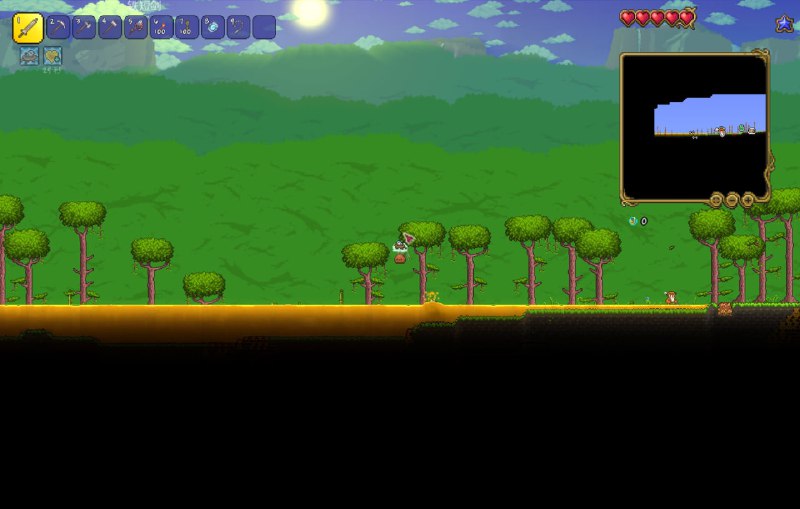Image resolution: width=800 pixels, height=509 pixels.
Task: Select the curved item in slot 9
Action: (x=238, y=27)
